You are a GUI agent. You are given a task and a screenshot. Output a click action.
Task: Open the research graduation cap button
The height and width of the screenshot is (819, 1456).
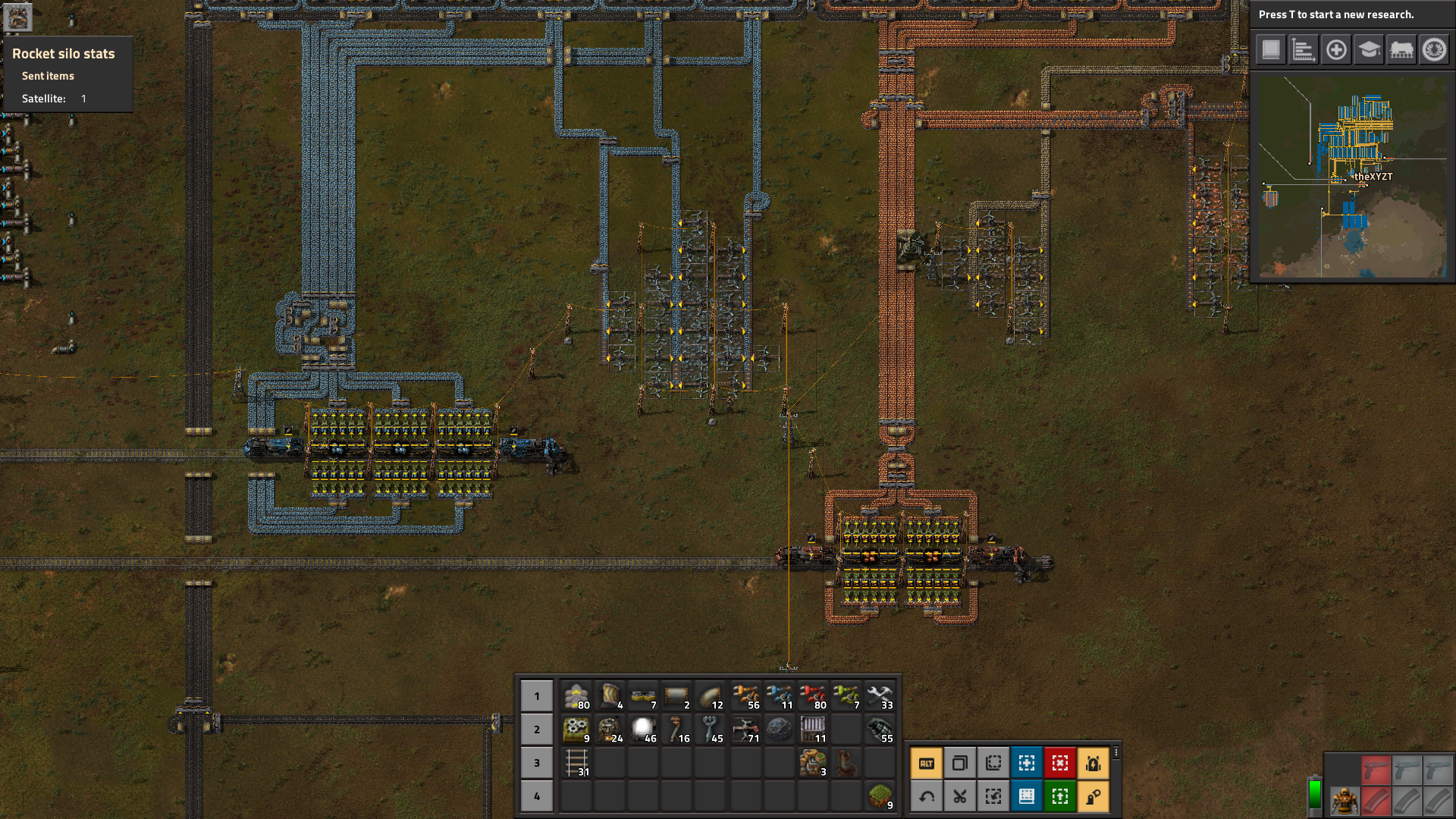click(1369, 50)
